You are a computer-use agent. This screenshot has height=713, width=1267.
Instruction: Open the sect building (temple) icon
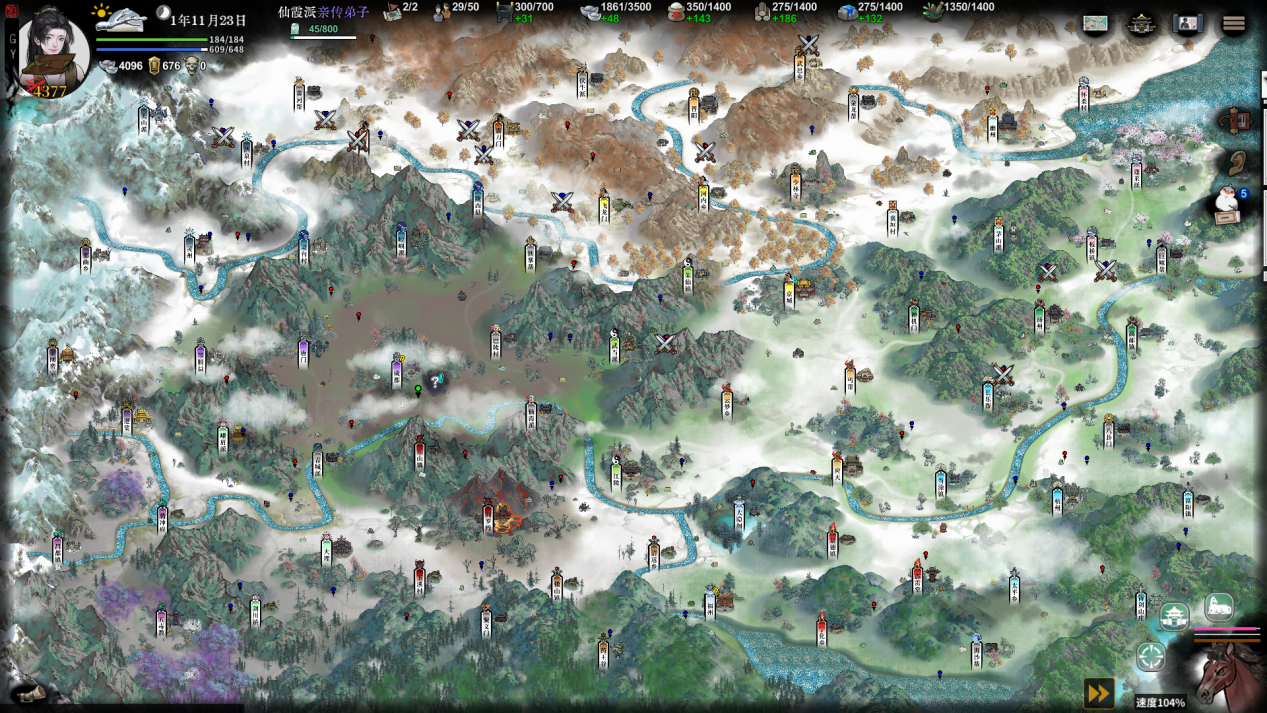(1142, 24)
